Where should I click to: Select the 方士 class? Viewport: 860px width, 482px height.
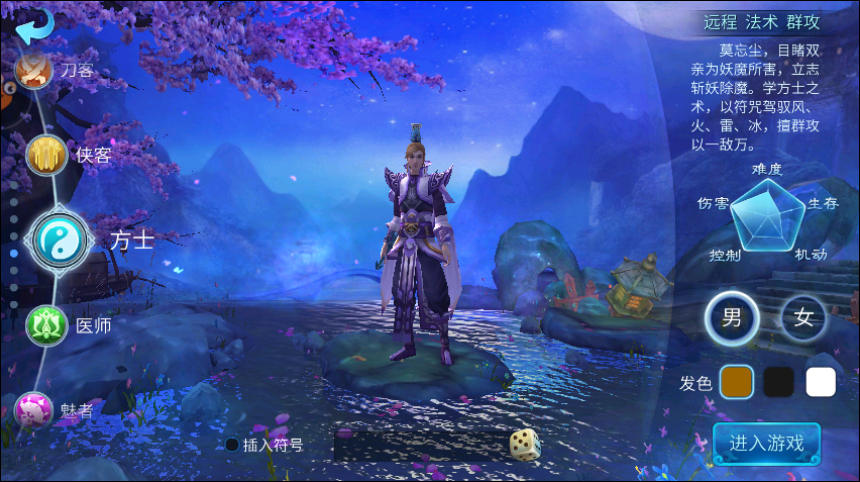point(61,239)
